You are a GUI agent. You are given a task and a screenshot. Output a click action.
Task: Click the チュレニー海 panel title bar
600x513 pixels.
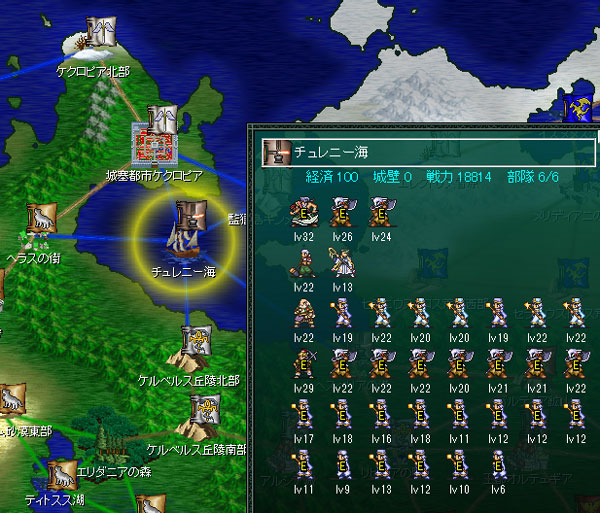[x=430, y=153]
